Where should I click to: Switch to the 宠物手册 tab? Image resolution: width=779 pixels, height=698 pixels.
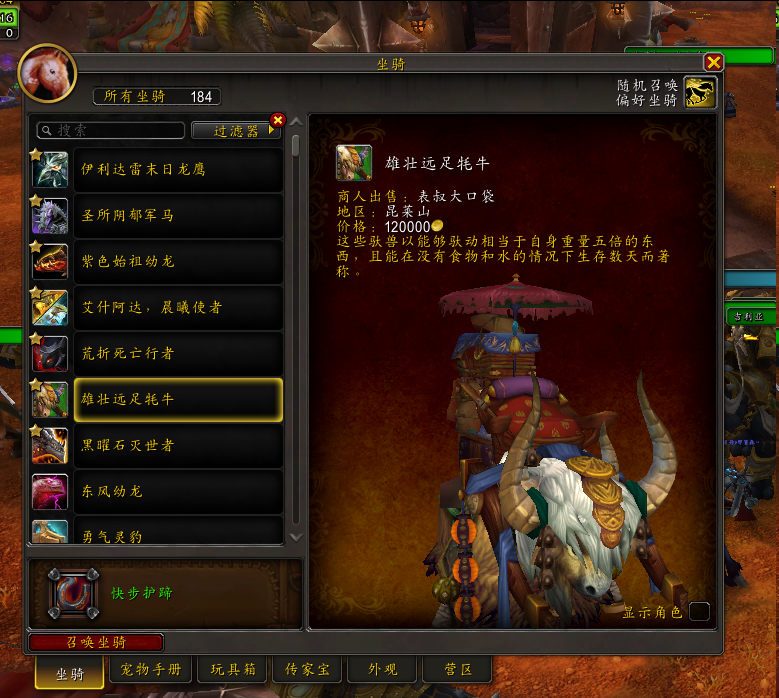point(150,670)
